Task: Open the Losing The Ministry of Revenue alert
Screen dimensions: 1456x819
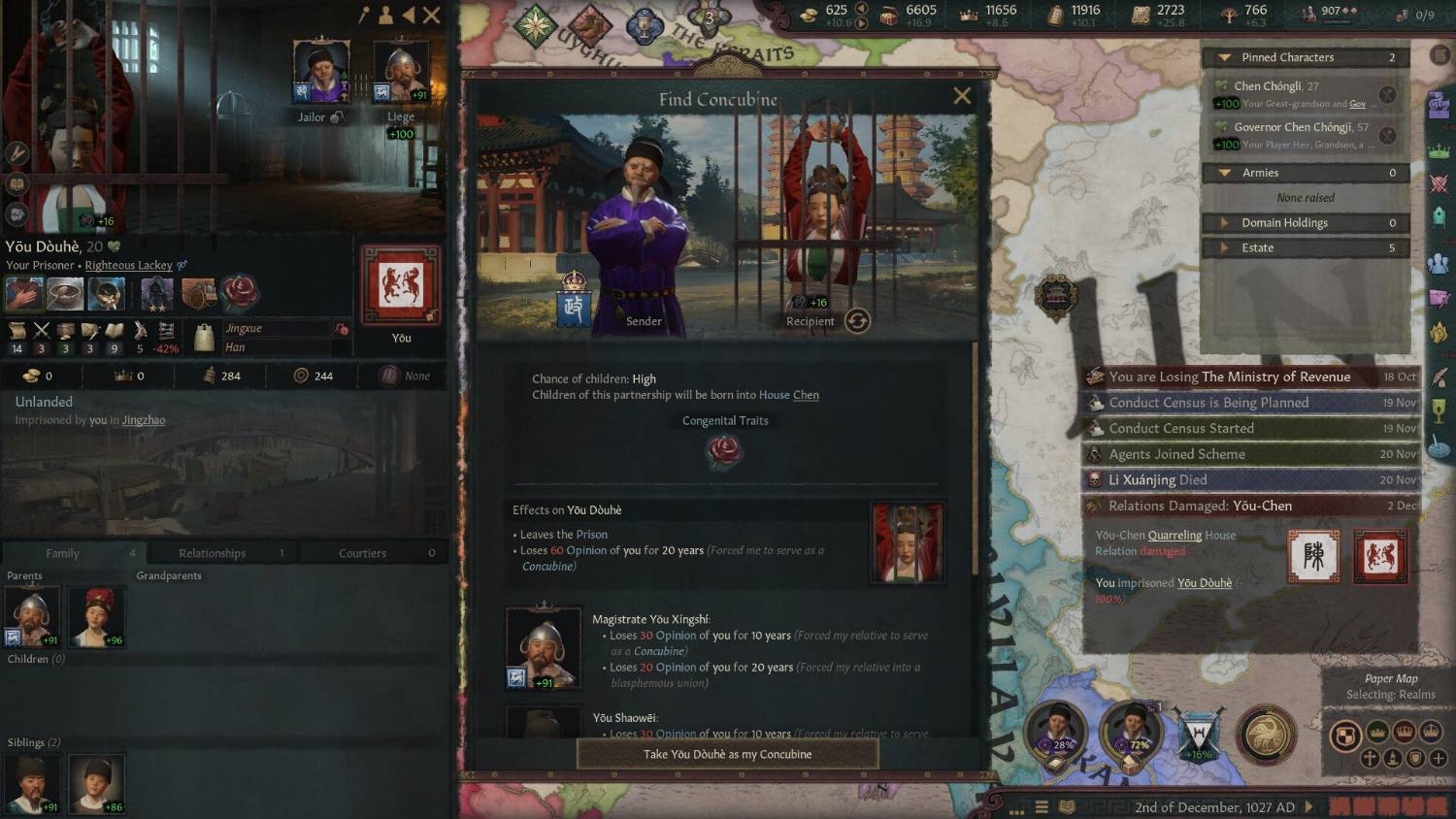Action: pos(1230,377)
